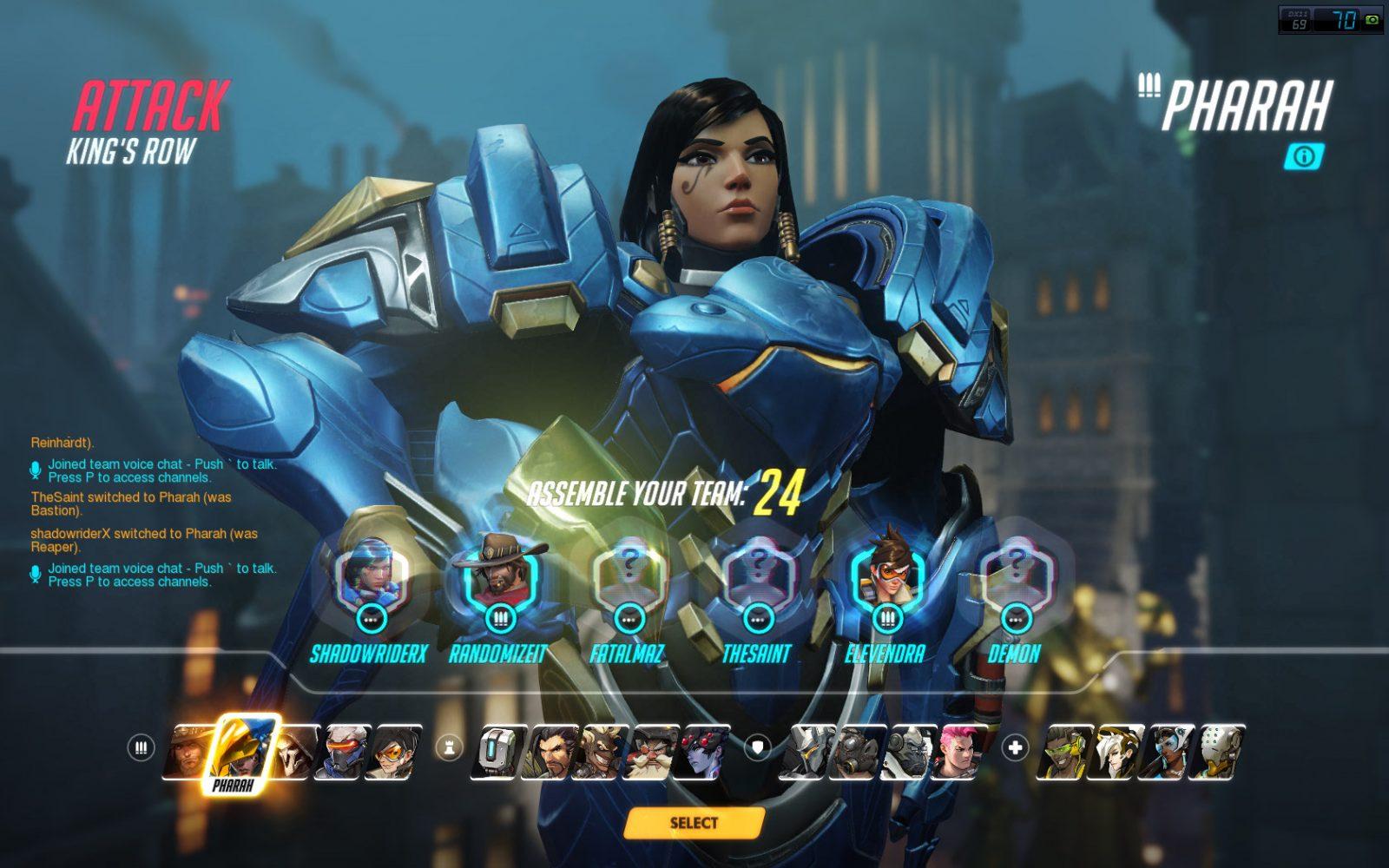The image size is (1389, 868).
Task: Pick Zenyatta's robotic monk portrait
Action: [1219, 752]
